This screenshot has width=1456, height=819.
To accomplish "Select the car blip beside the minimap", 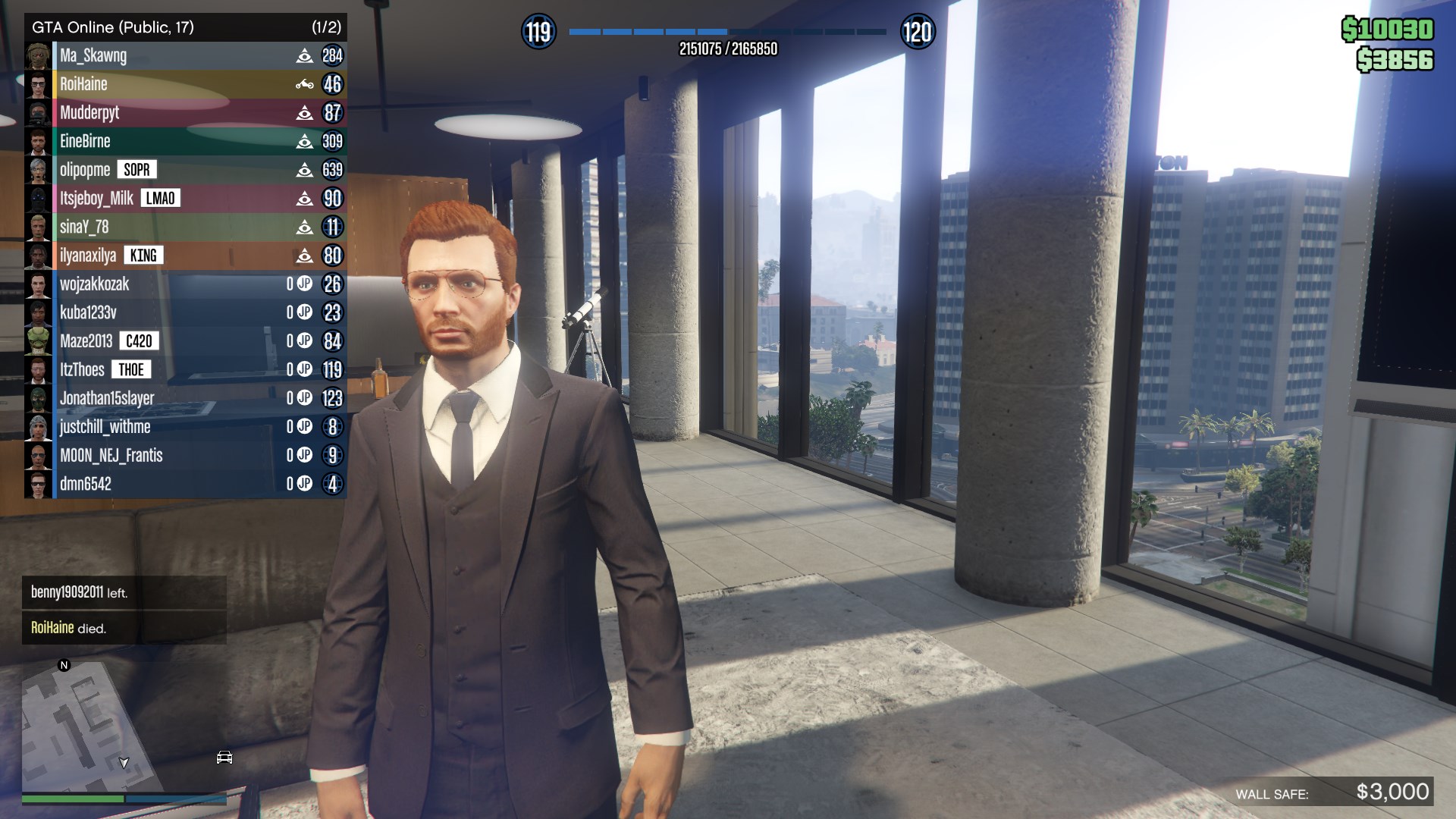I will tap(224, 758).
